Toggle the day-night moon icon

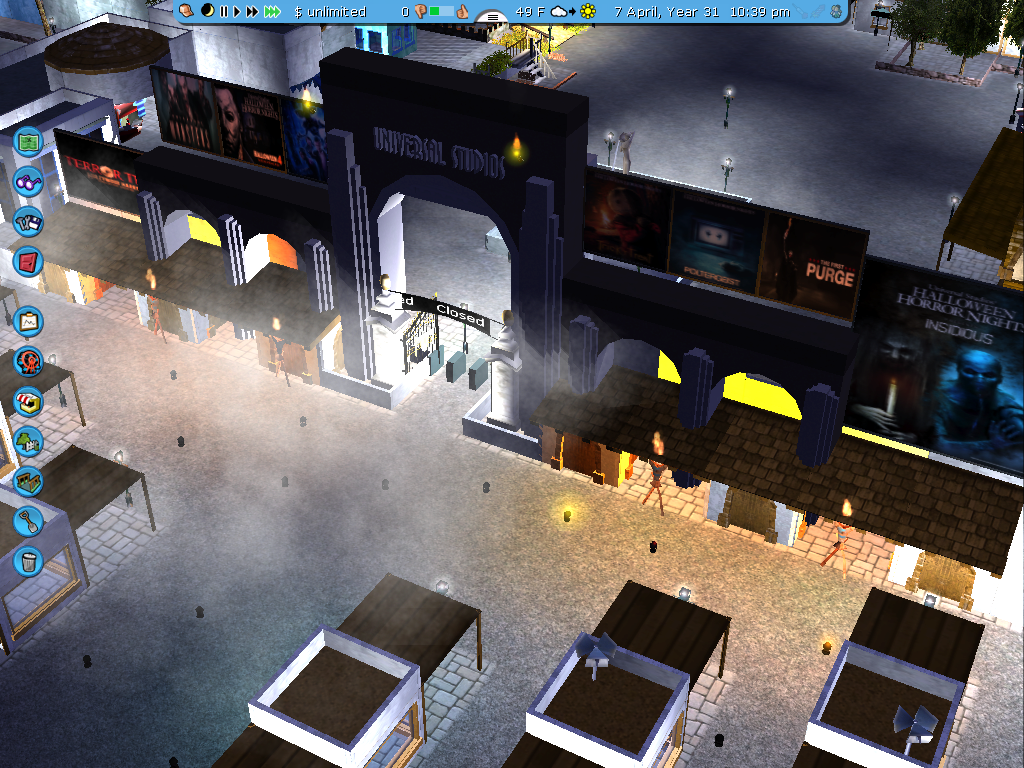tap(207, 11)
